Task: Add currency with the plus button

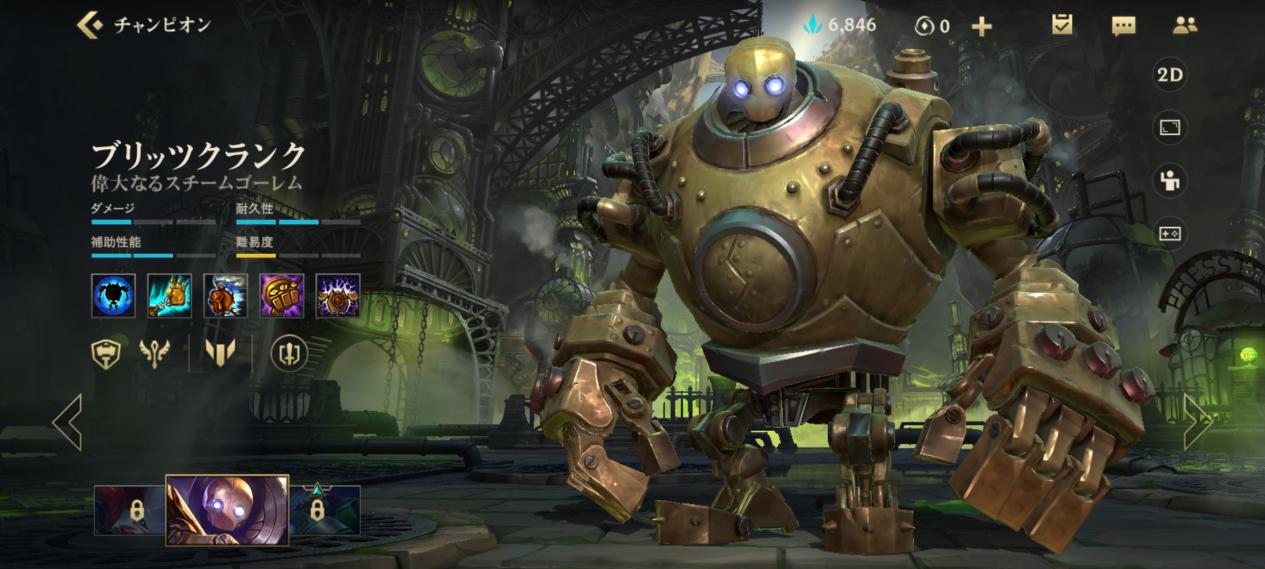Action: [982, 26]
